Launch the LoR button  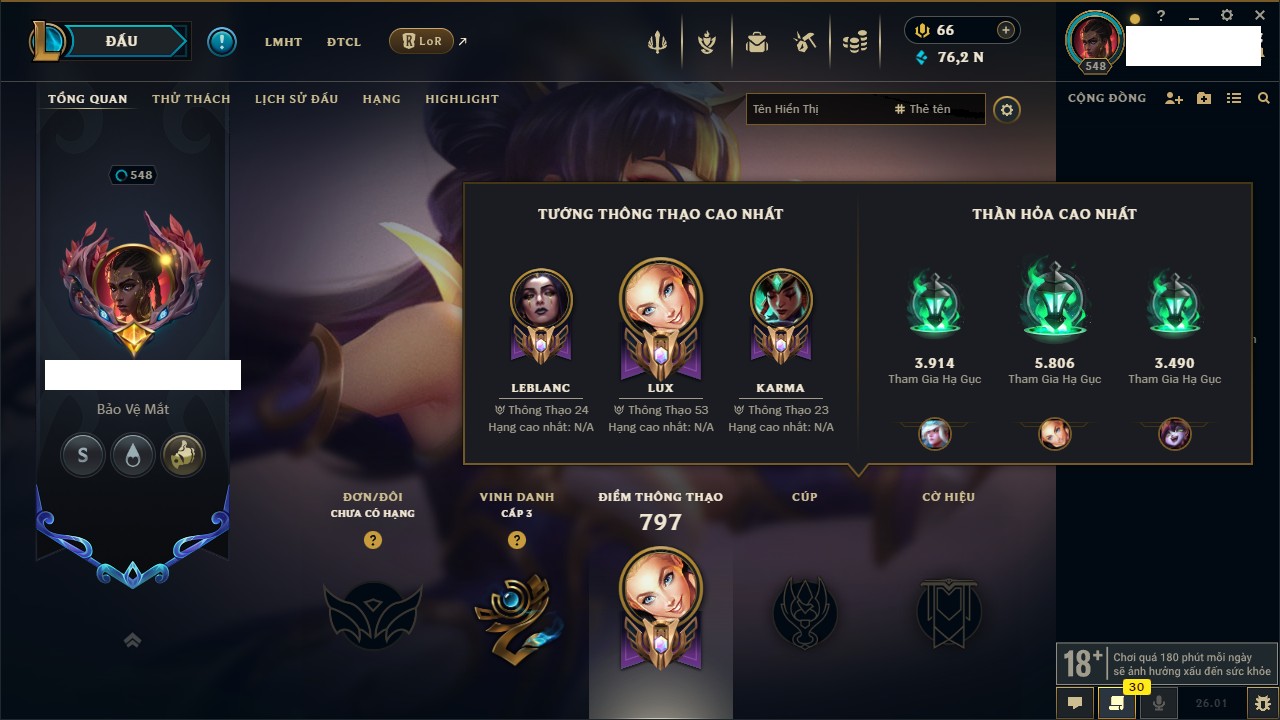[x=421, y=42]
